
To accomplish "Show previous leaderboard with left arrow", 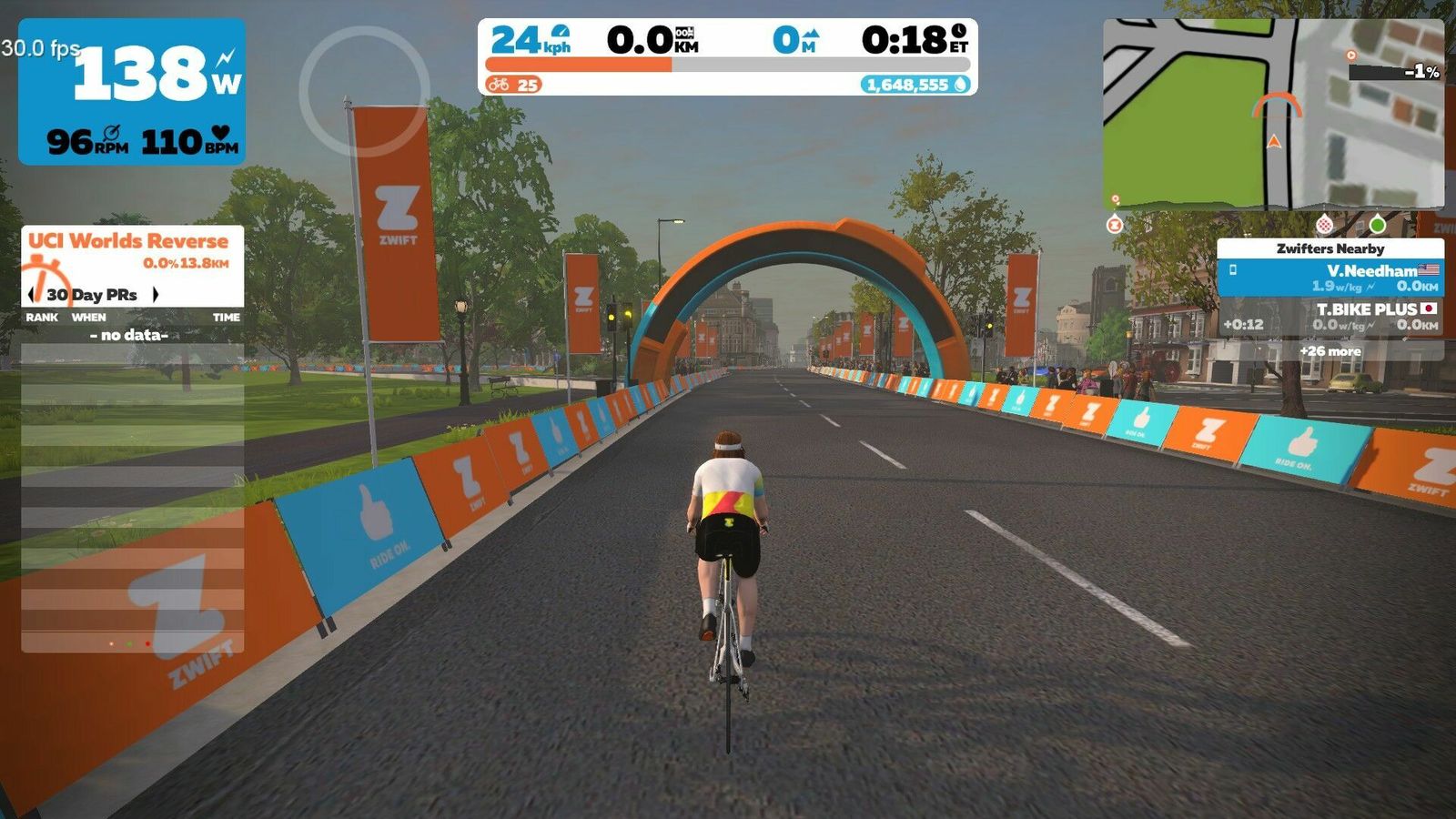I will [x=32, y=295].
